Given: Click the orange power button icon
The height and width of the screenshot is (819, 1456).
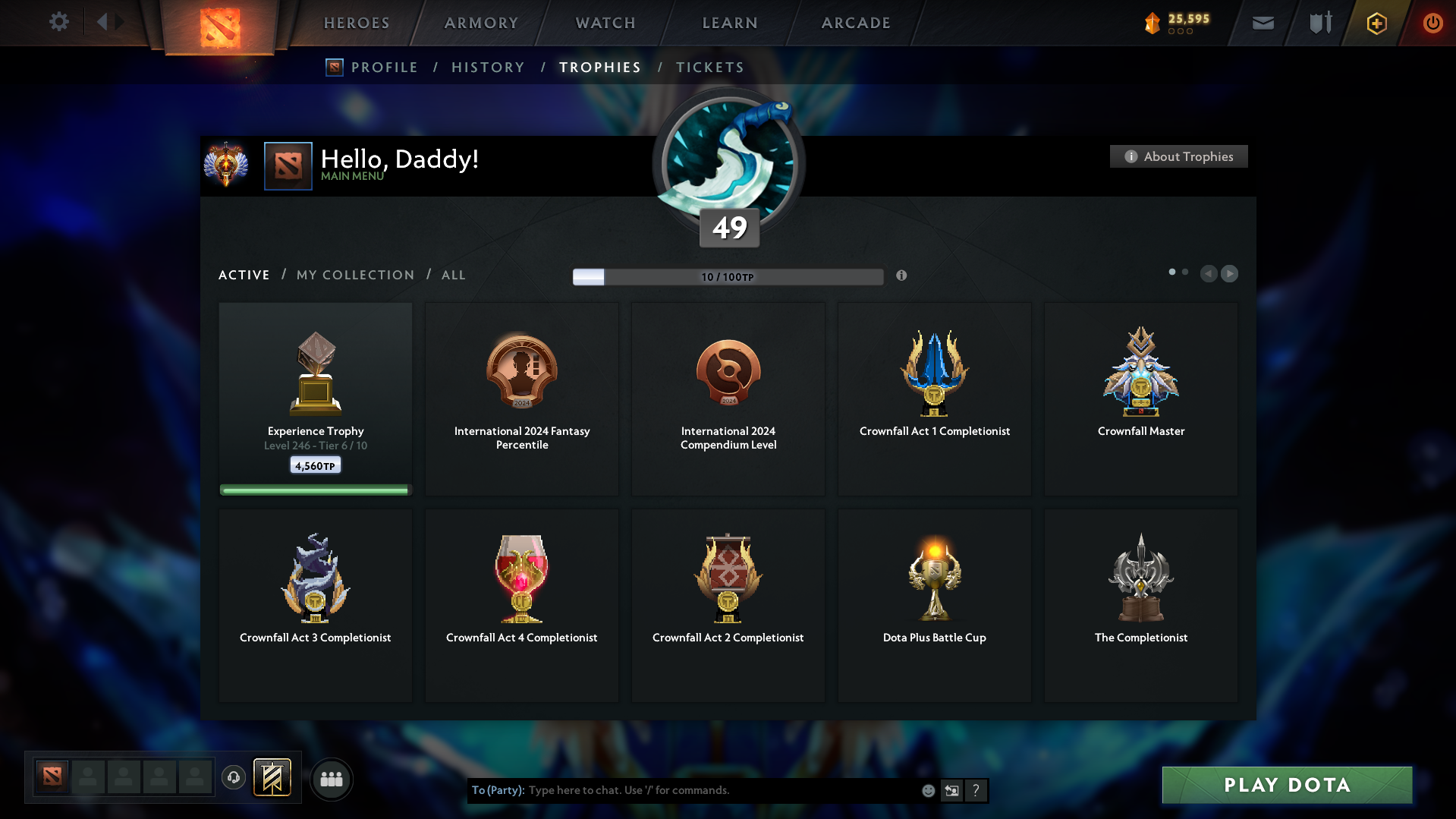Looking at the screenshot, I should [1432, 23].
